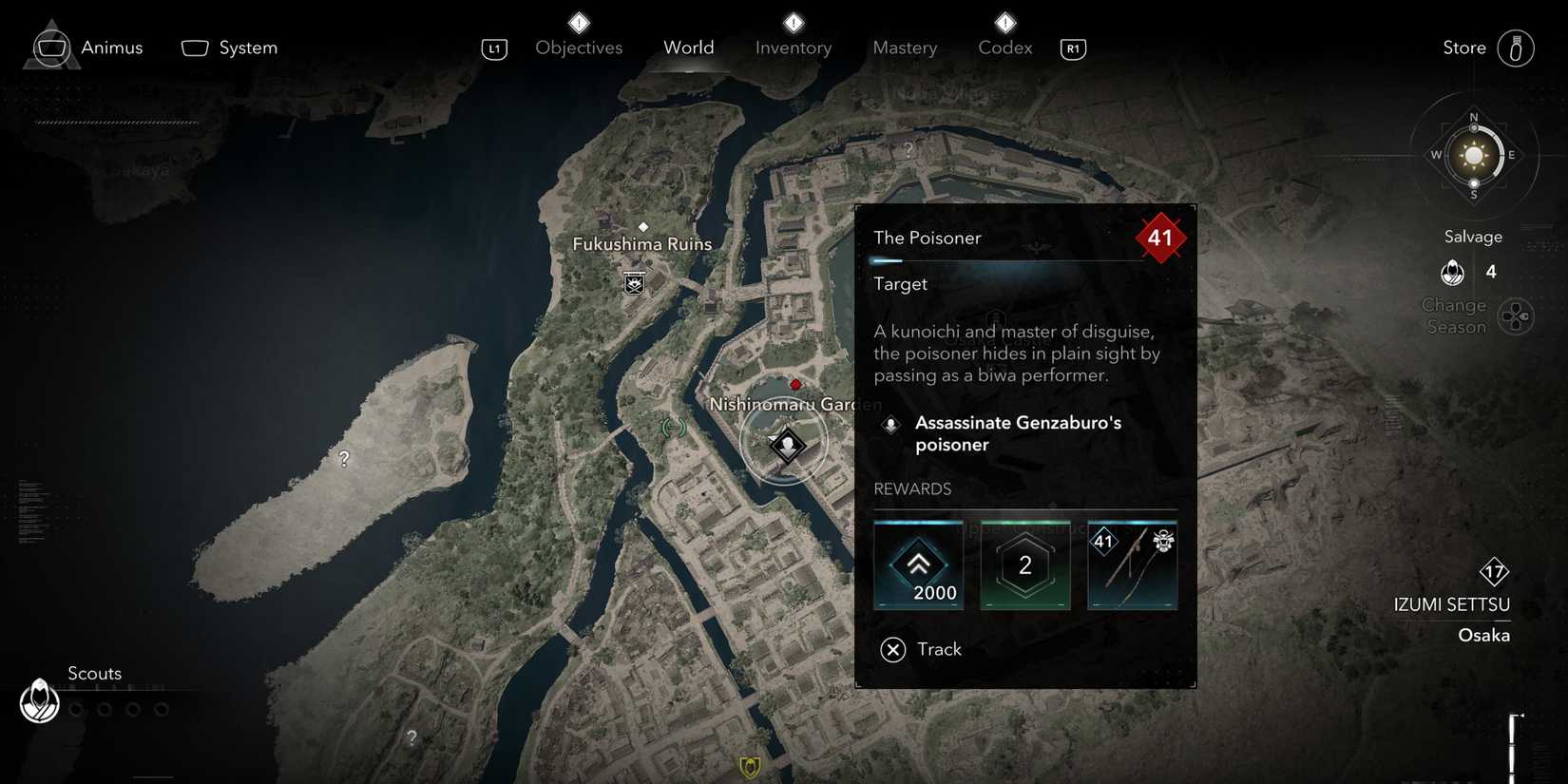Screen dimensions: 1568x784
Task: Click the undiscovered location on the sandbar
Action: pos(344,459)
